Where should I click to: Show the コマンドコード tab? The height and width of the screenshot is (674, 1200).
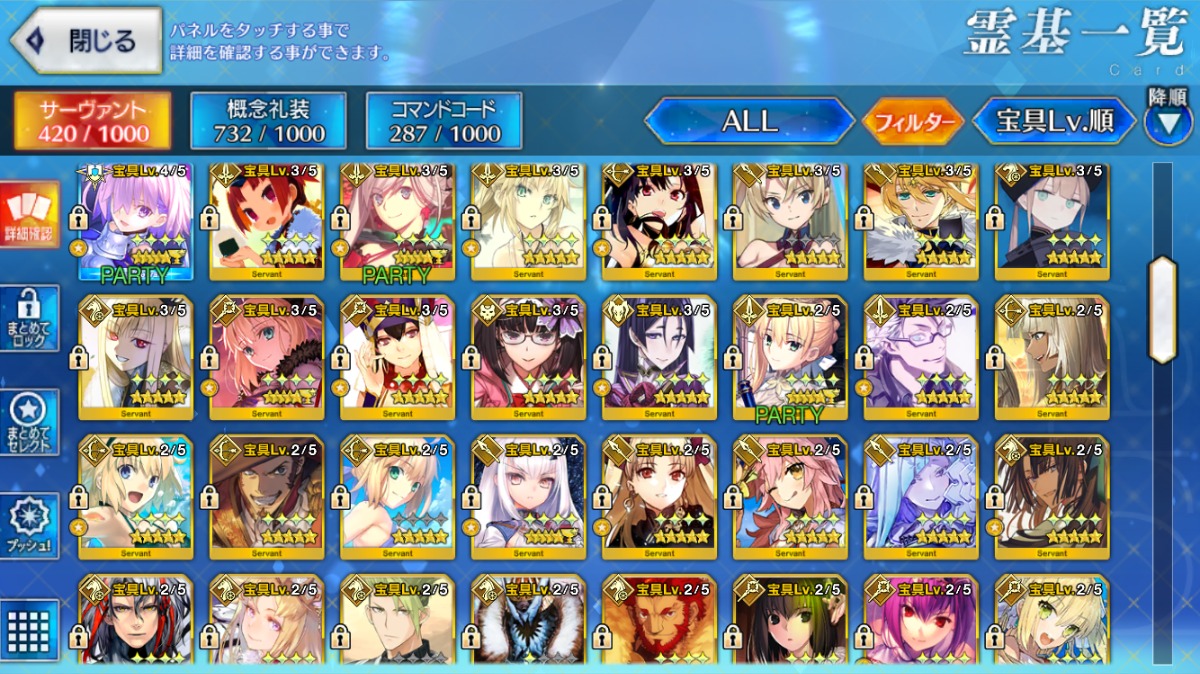pos(444,121)
